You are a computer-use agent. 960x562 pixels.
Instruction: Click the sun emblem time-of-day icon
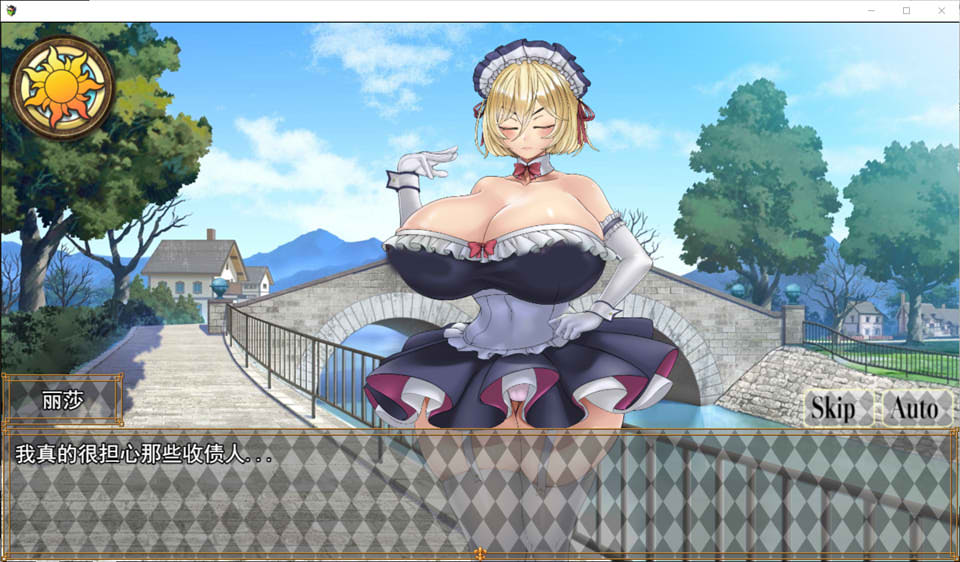(62, 88)
